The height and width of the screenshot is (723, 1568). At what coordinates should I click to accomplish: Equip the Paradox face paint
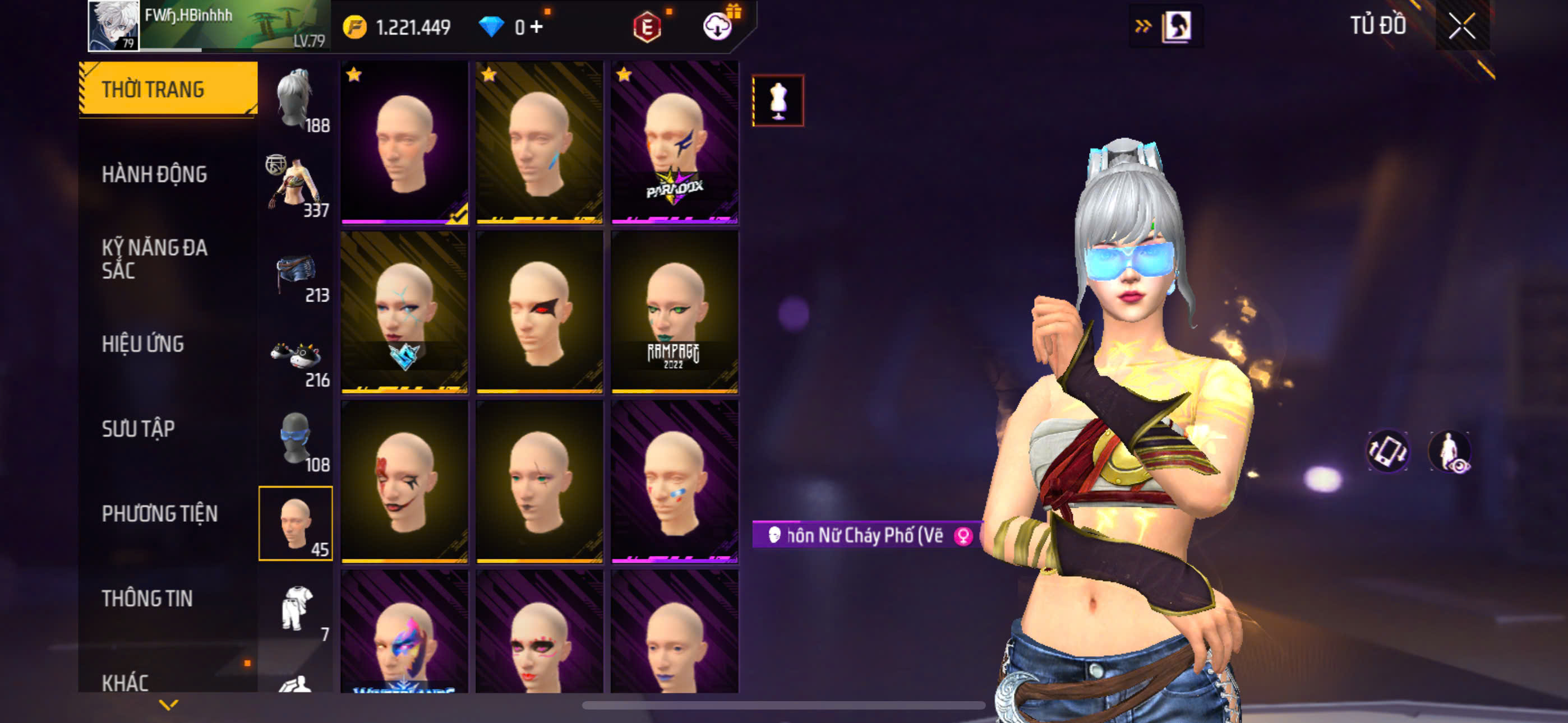pyautogui.click(x=675, y=143)
